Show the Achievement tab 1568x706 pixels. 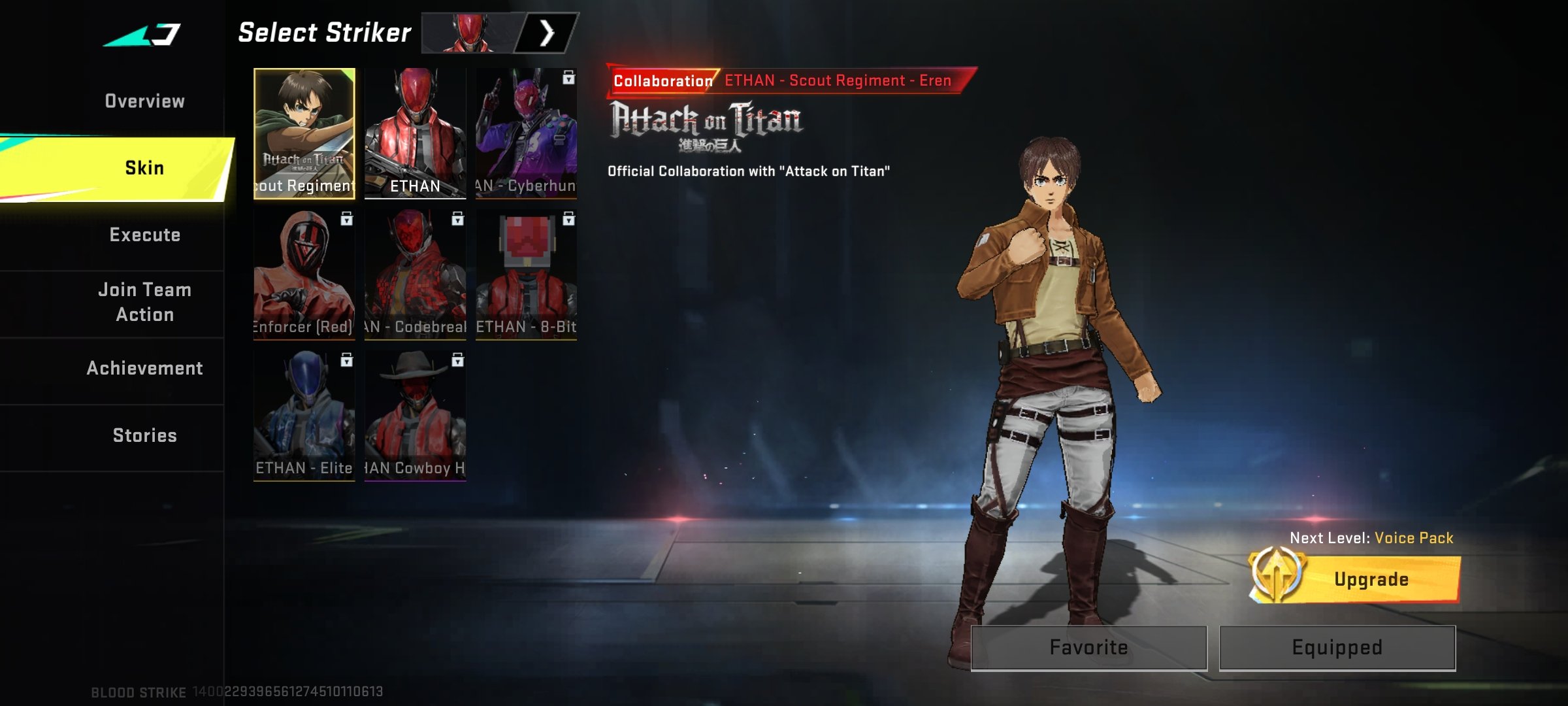point(144,369)
